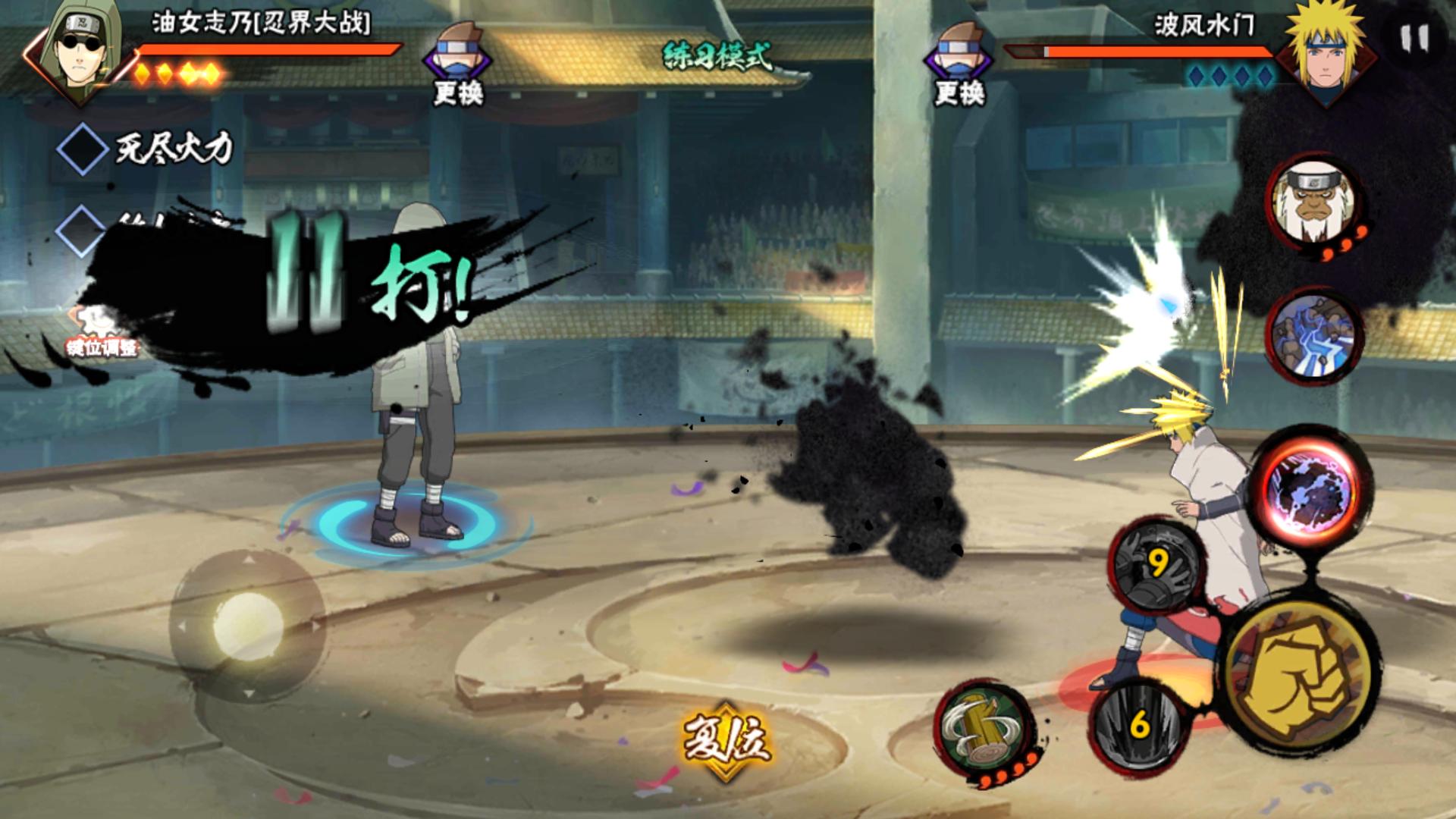The width and height of the screenshot is (1456, 819).
Task: Select the skill on cooldown showing 6
Action: (x=1139, y=726)
